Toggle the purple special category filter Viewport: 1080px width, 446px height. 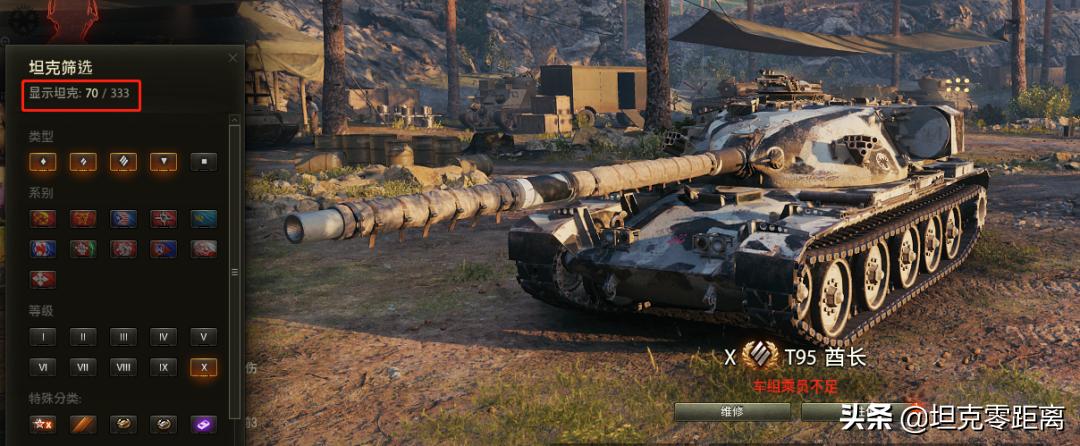pyautogui.click(x=203, y=424)
